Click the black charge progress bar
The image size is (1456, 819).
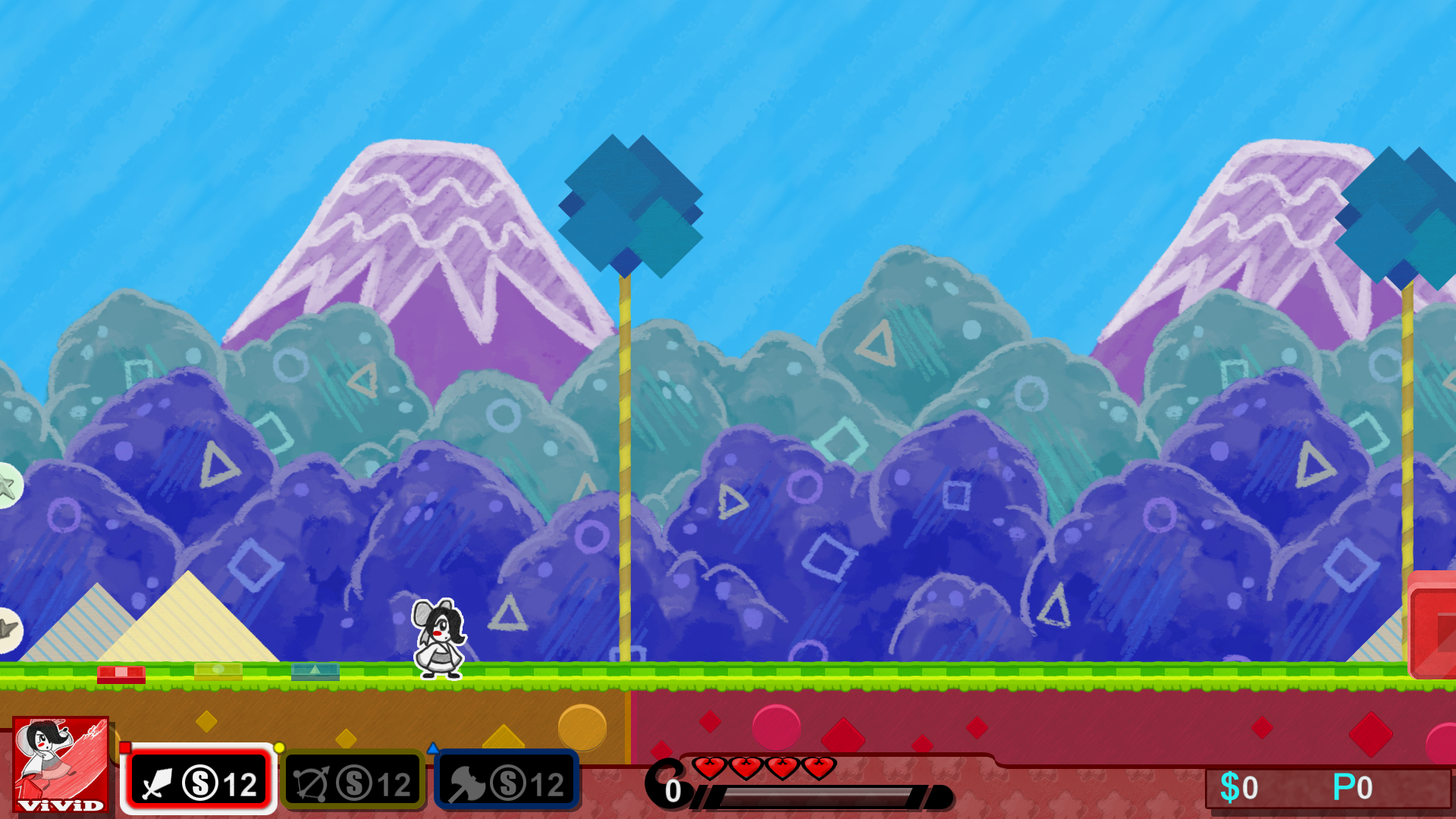819,795
